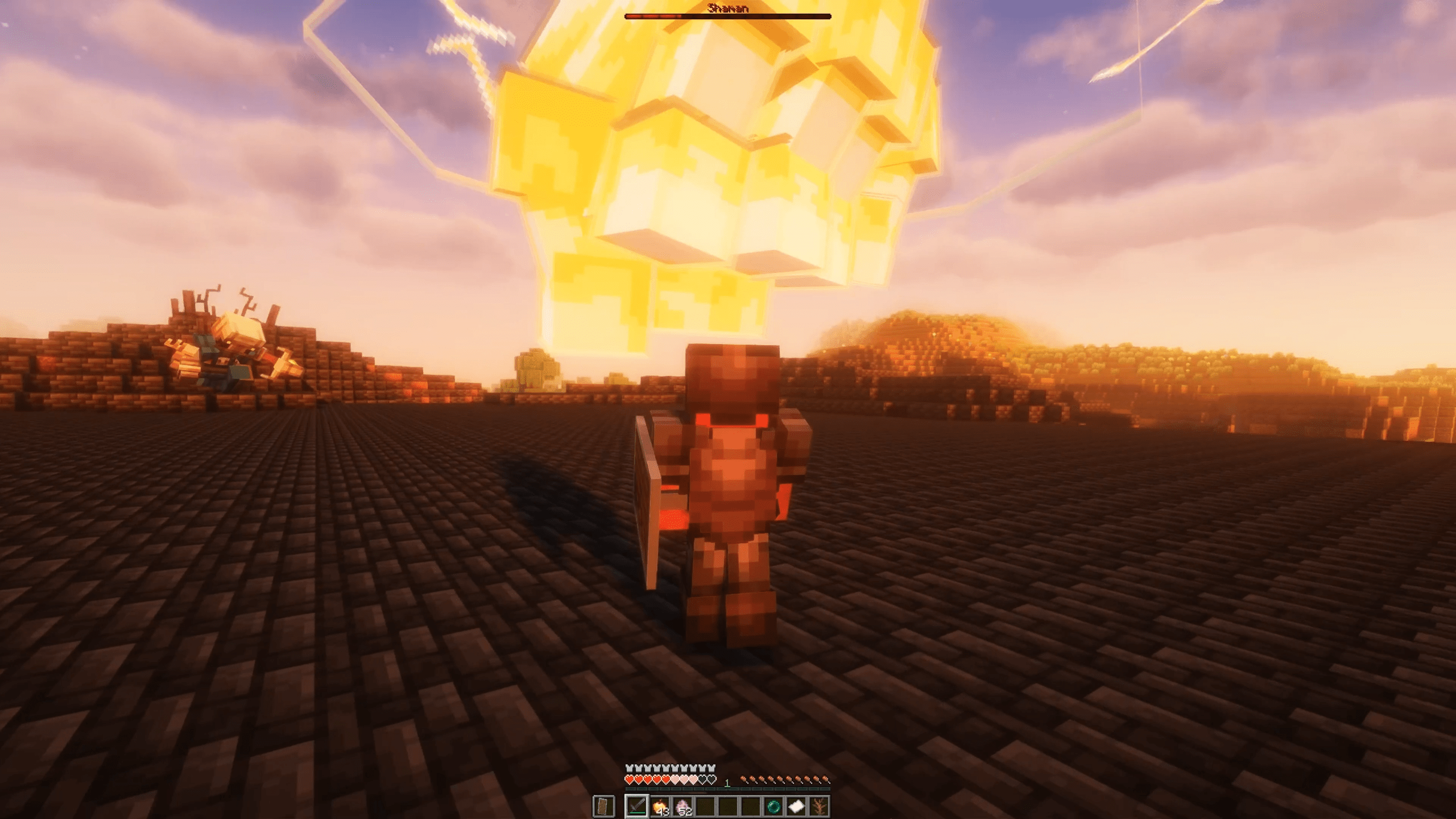Click the Shaman boss health bar
The height and width of the screenshot is (819, 1456).
pyautogui.click(x=728, y=16)
